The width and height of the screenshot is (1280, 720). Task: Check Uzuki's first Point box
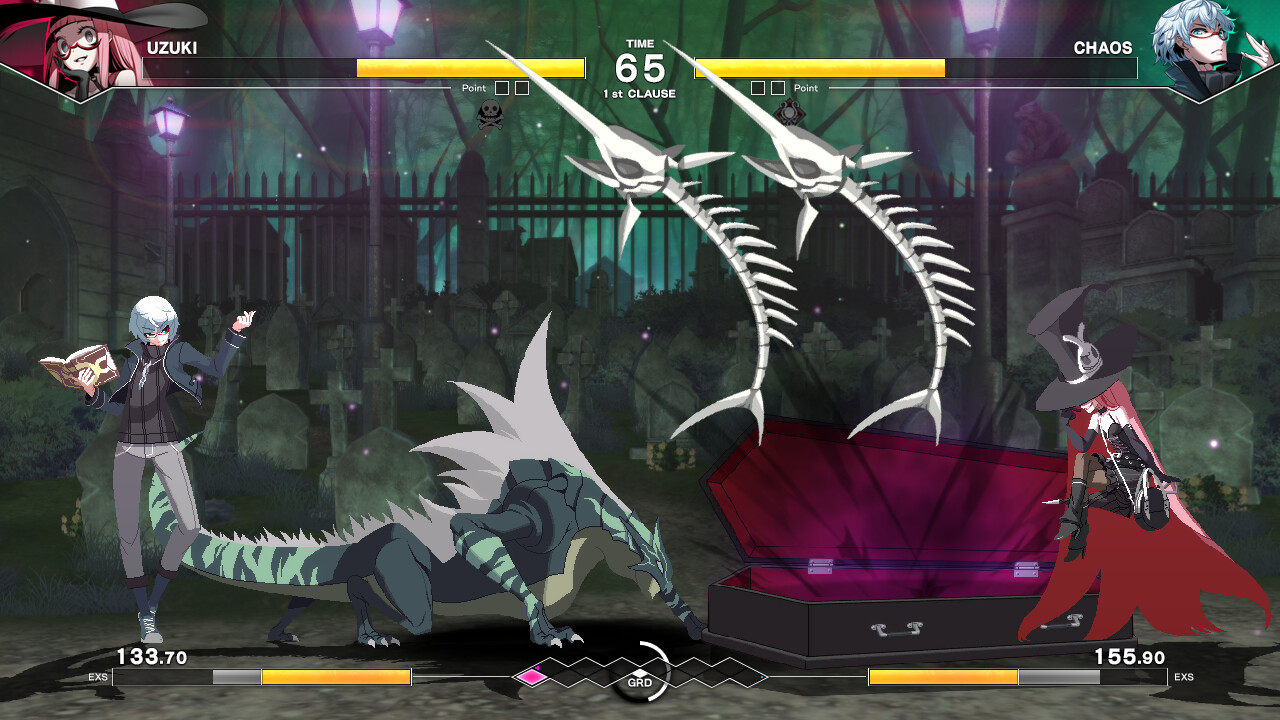[x=502, y=88]
